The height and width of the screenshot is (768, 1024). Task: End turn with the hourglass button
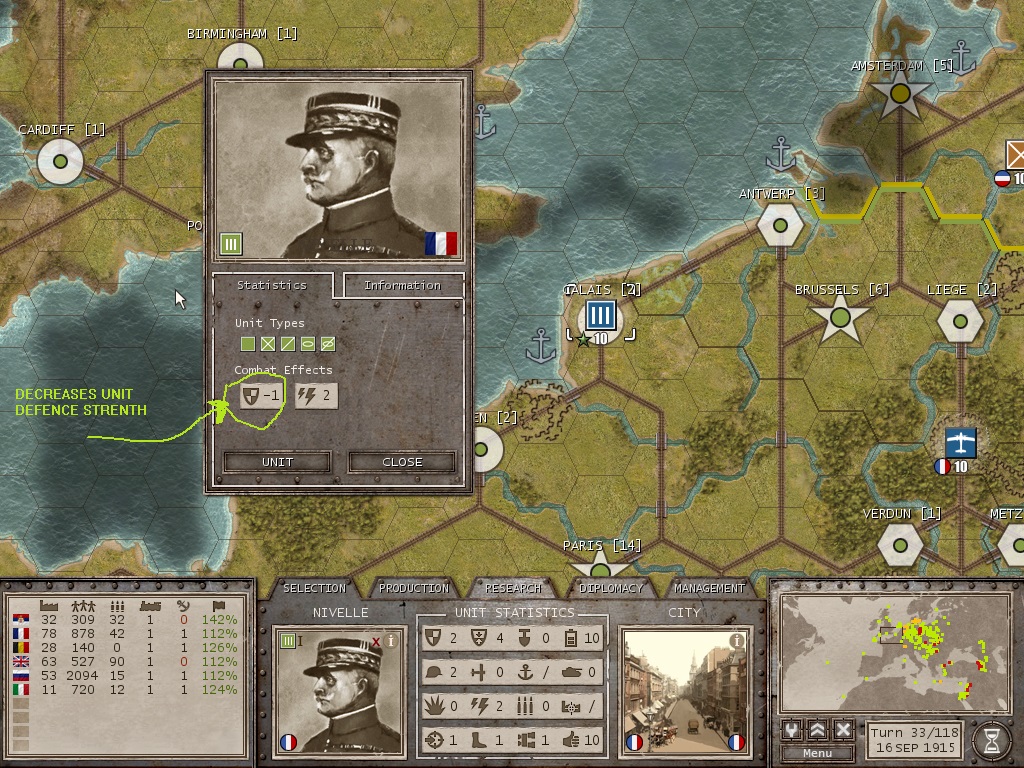pos(991,739)
